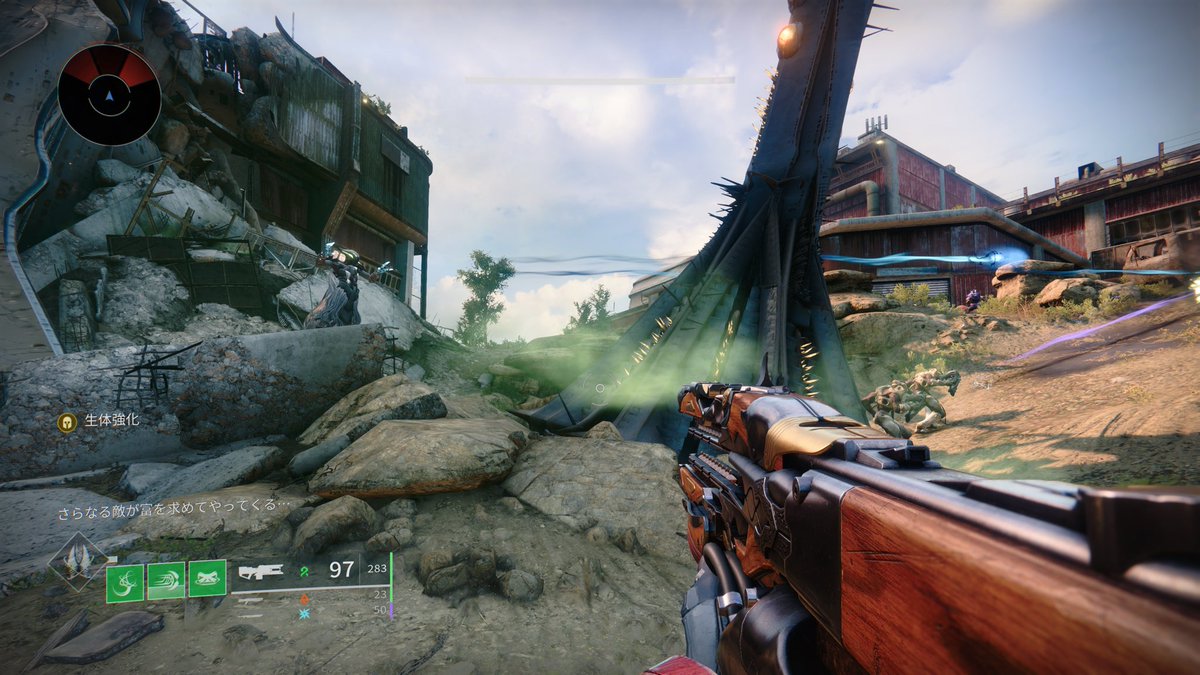Select the equipped machine gun weapon icon
This screenshot has width=1200, height=675.
point(260,571)
